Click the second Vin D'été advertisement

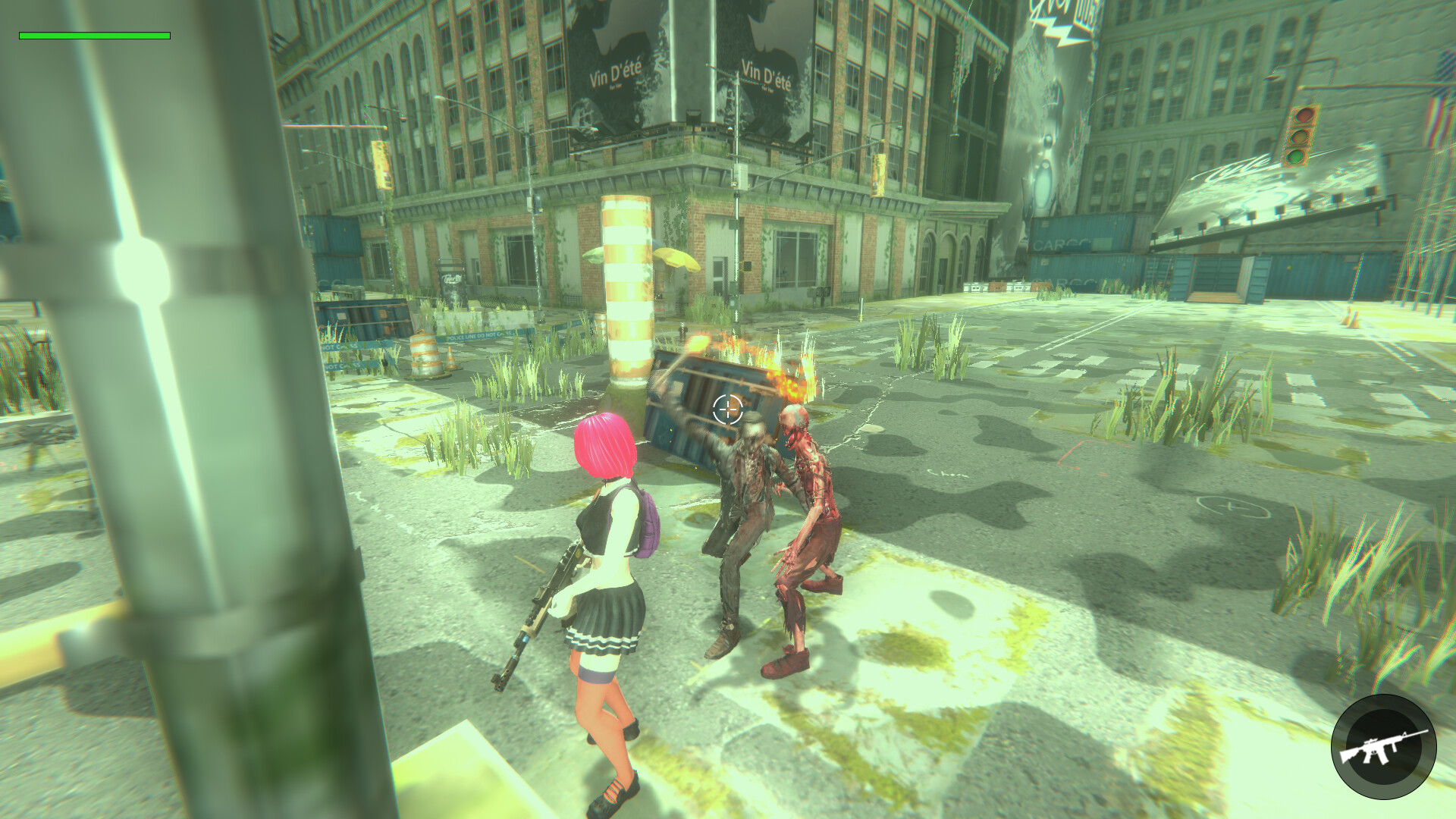(x=766, y=76)
